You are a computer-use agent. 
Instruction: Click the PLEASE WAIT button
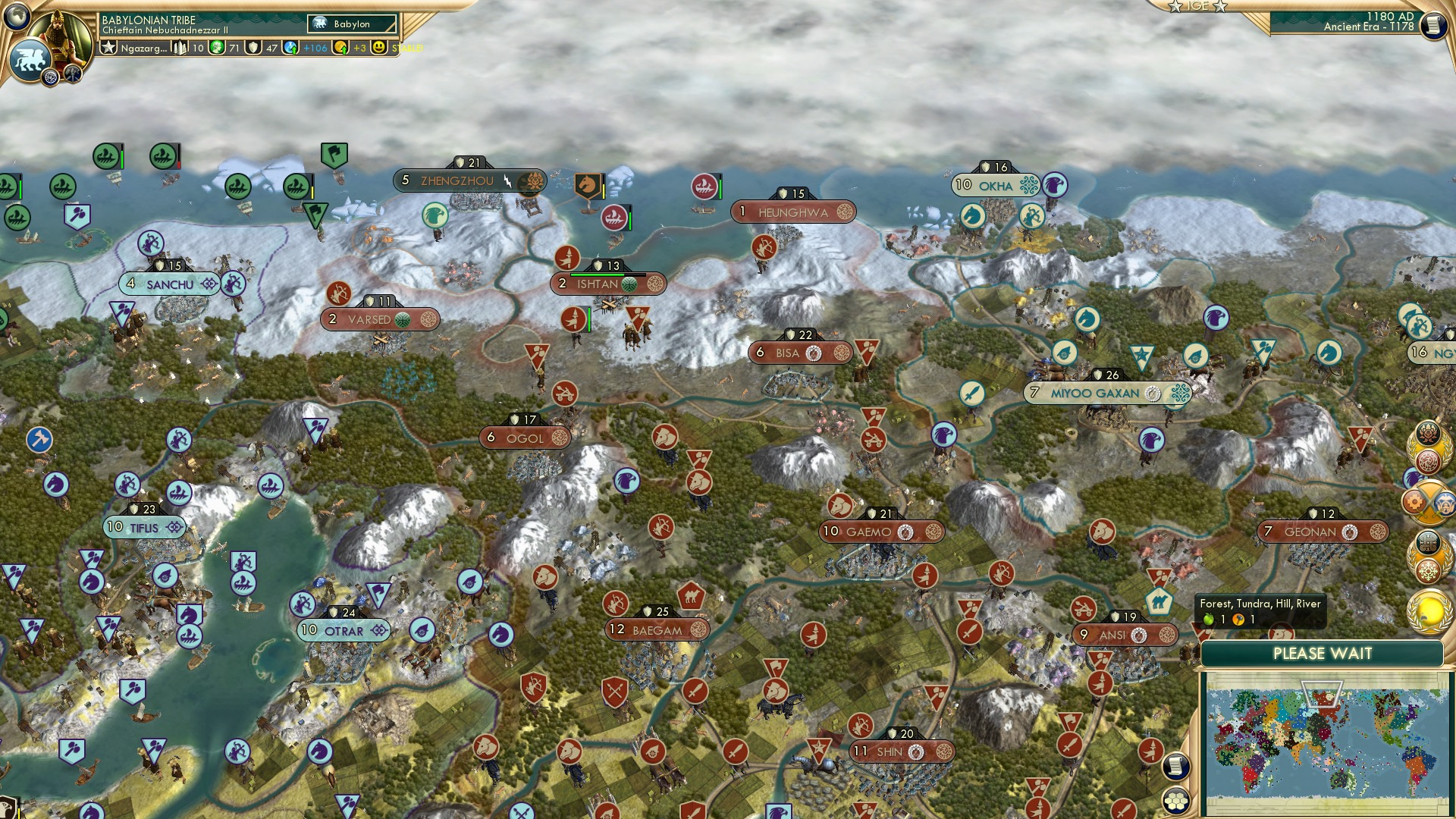click(1323, 652)
